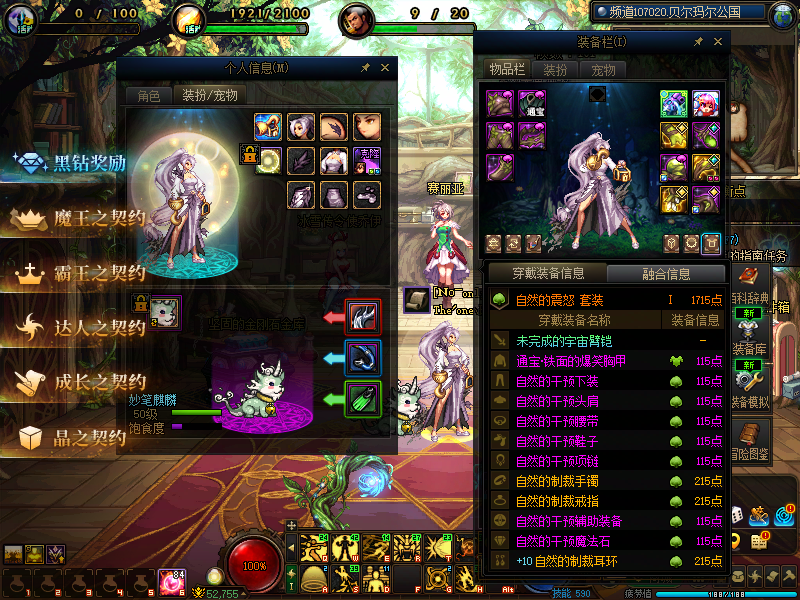Select the pet 妙笔麒麟 portrait slot
This screenshot has height=600, width=800.
coord(164,312)
